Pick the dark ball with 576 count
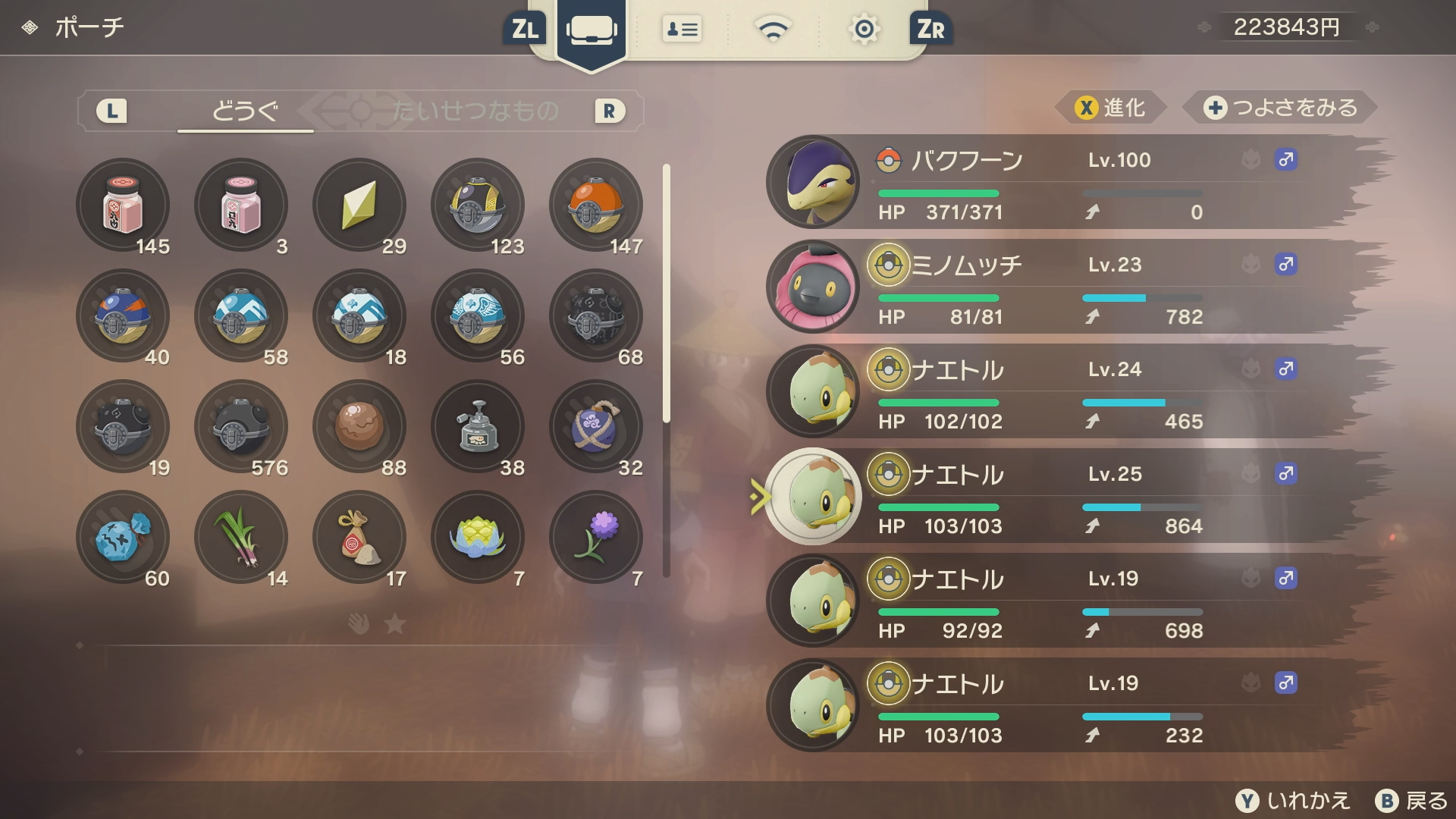Image resolution: width=1456 pixels, height=819 pixels. pos(241,426)
